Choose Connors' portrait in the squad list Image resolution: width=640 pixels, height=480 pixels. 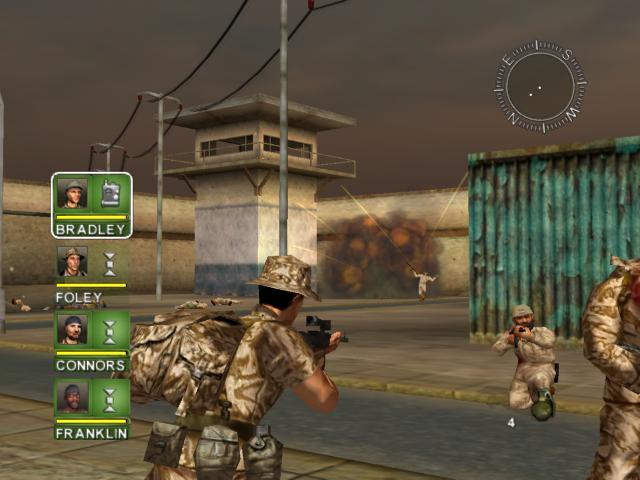tap(72, 329)
